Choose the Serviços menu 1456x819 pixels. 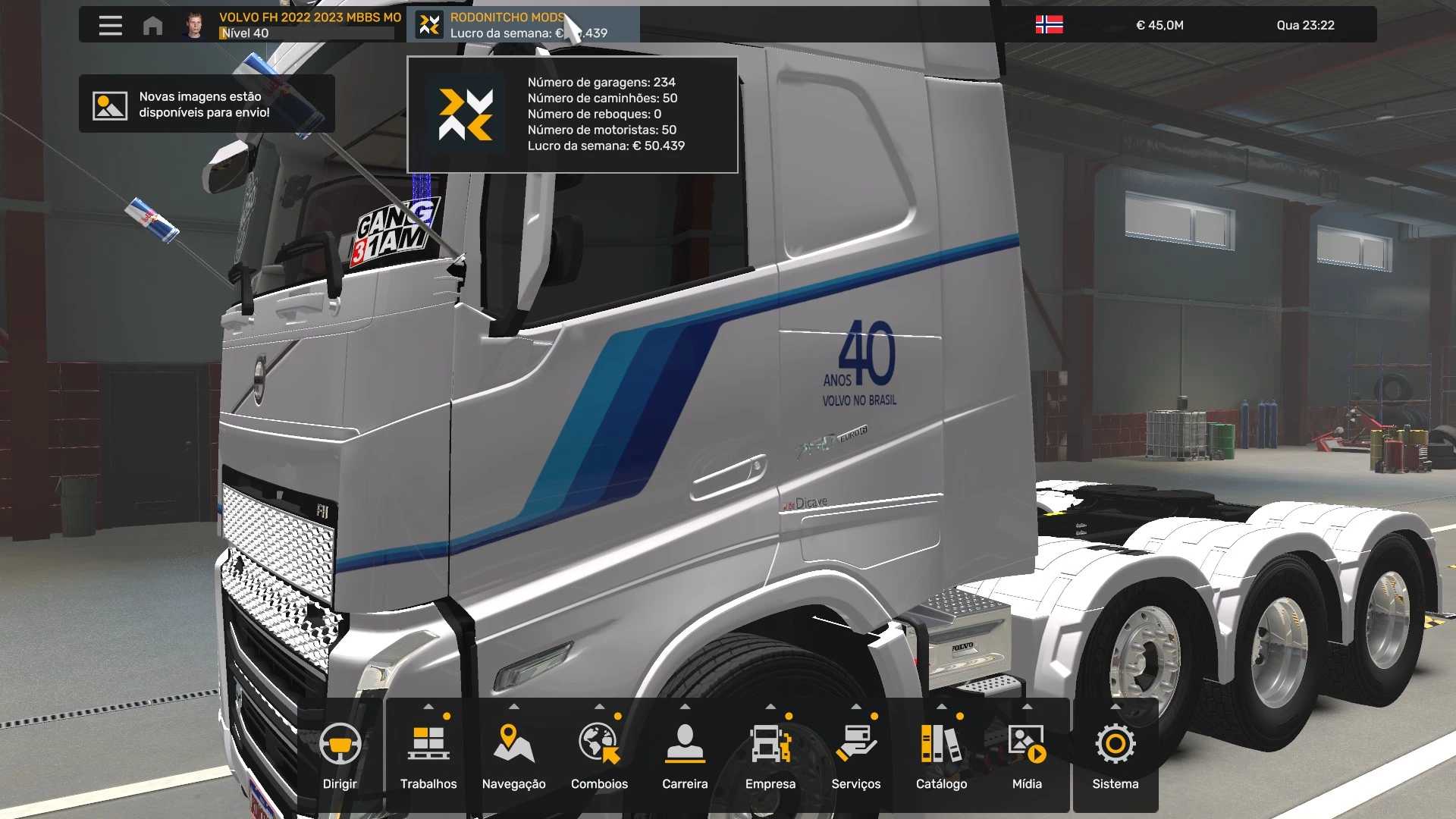click(x=856, y=755)
